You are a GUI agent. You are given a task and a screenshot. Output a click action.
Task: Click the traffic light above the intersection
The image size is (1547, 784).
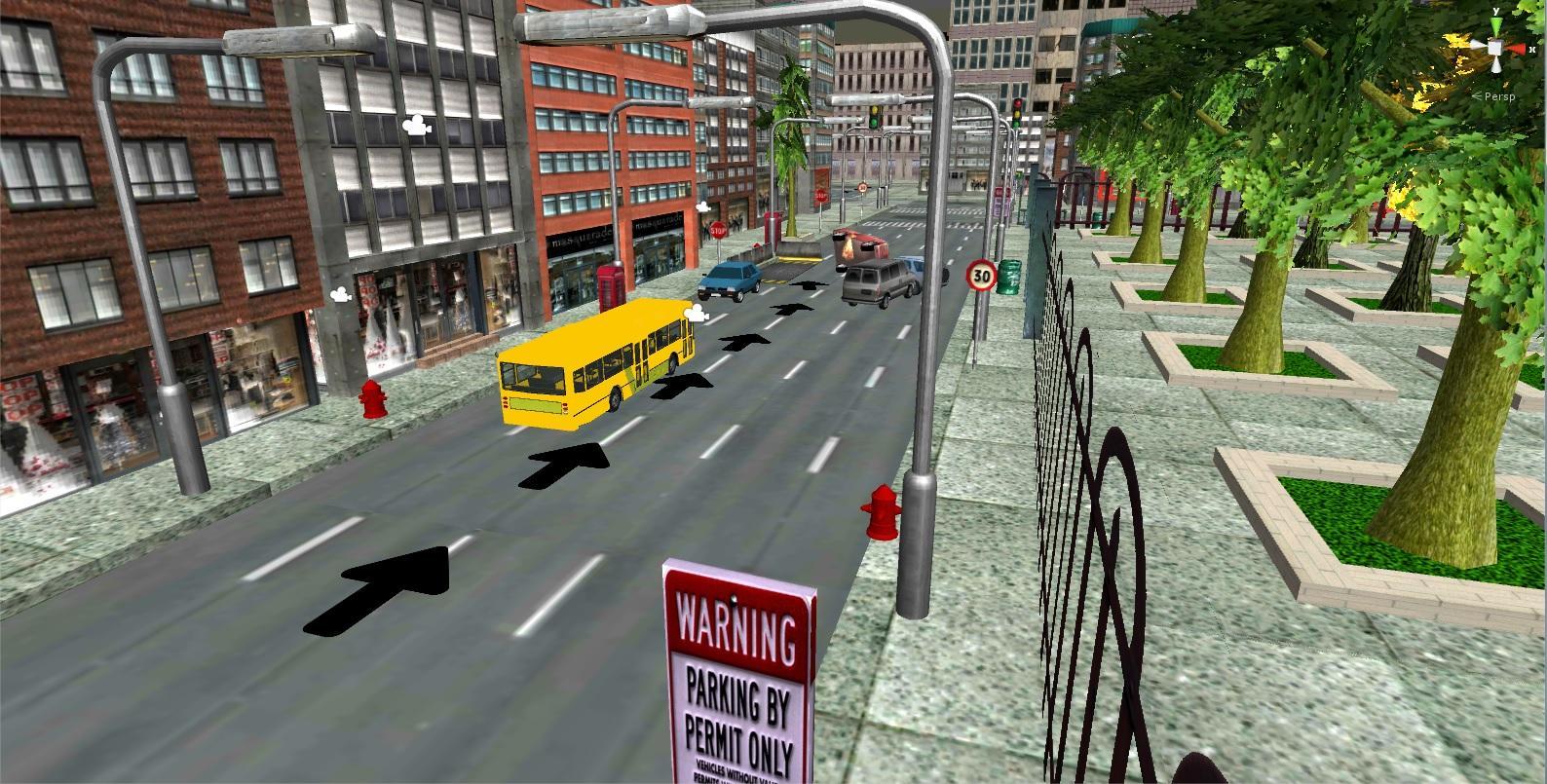pyautogui.click(x=874, y=115)
